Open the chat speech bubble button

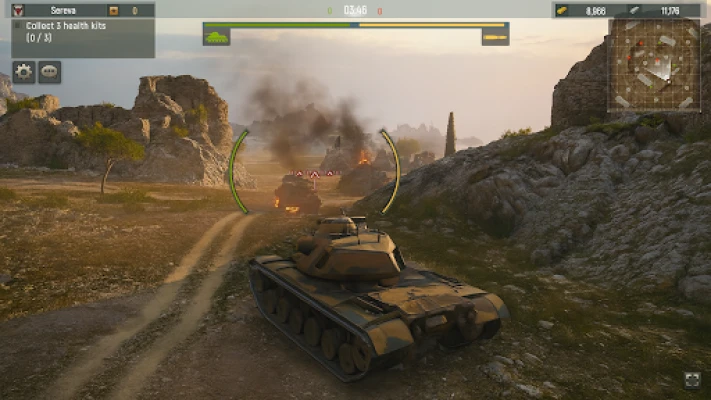click(x=50, y=72)
